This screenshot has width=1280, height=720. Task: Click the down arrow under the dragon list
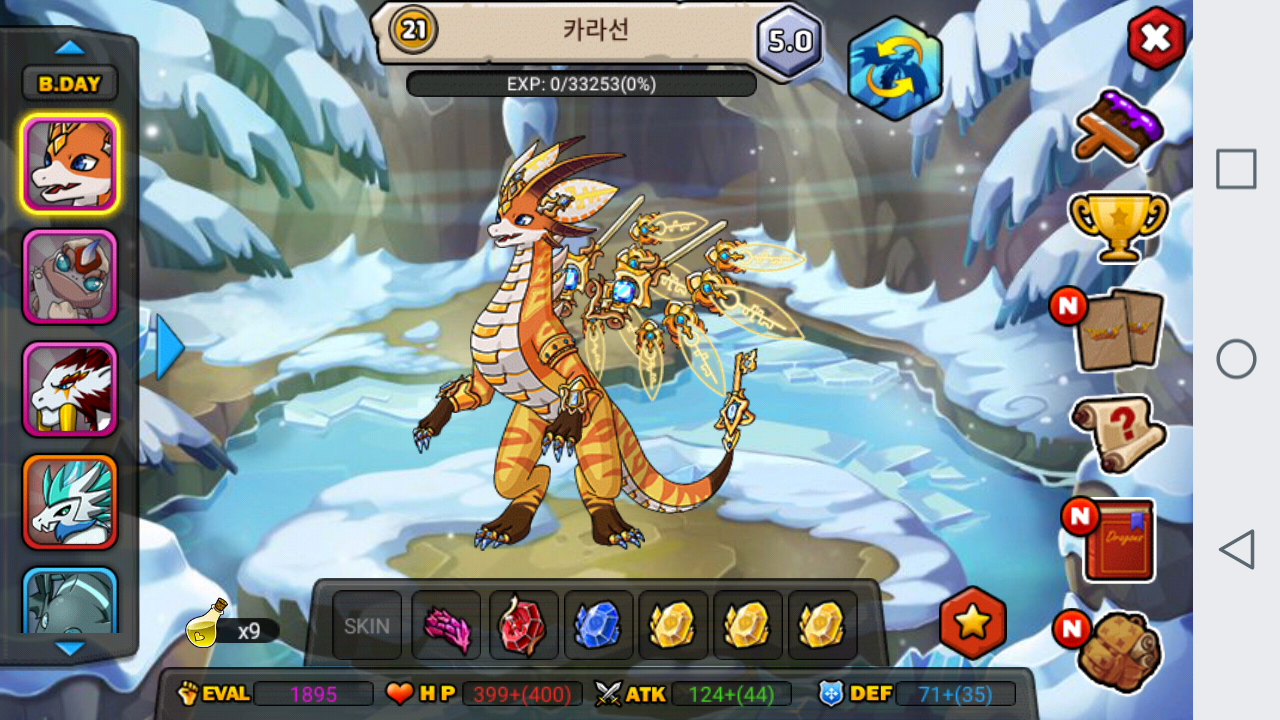coord(70,649)
